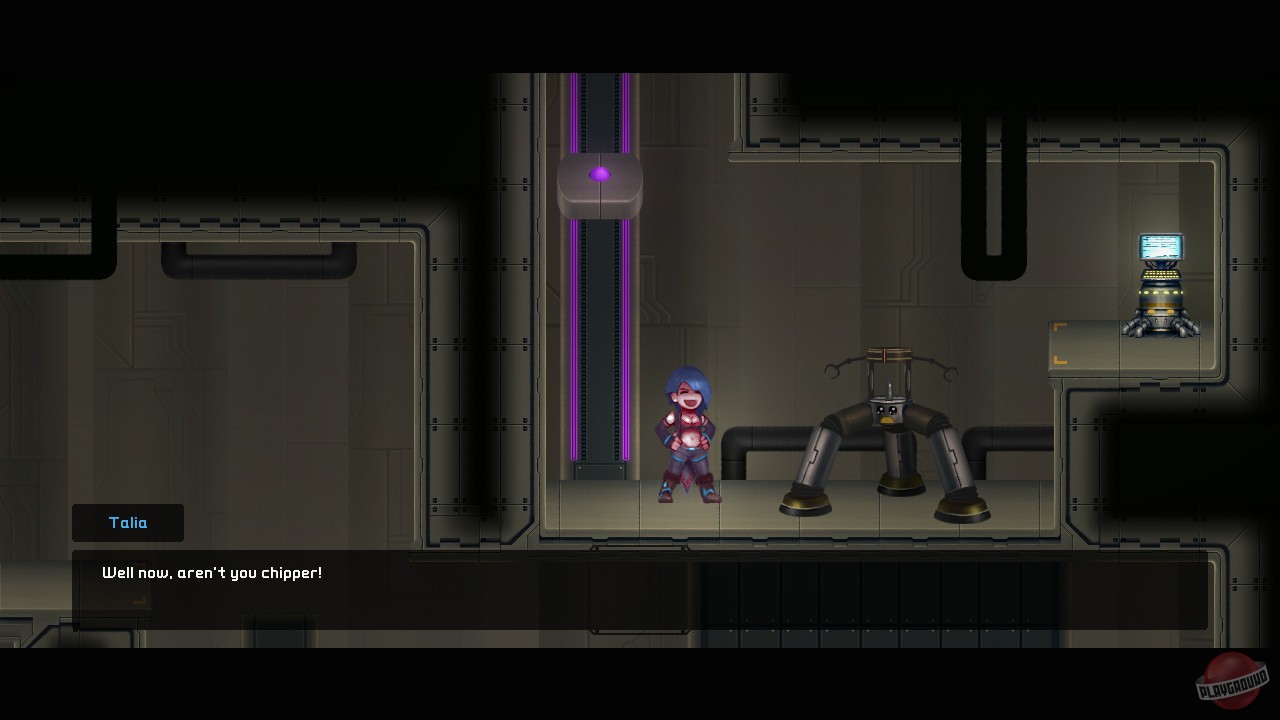
Task: Click the purple gem light on the elevator platform
Action: 600,173
